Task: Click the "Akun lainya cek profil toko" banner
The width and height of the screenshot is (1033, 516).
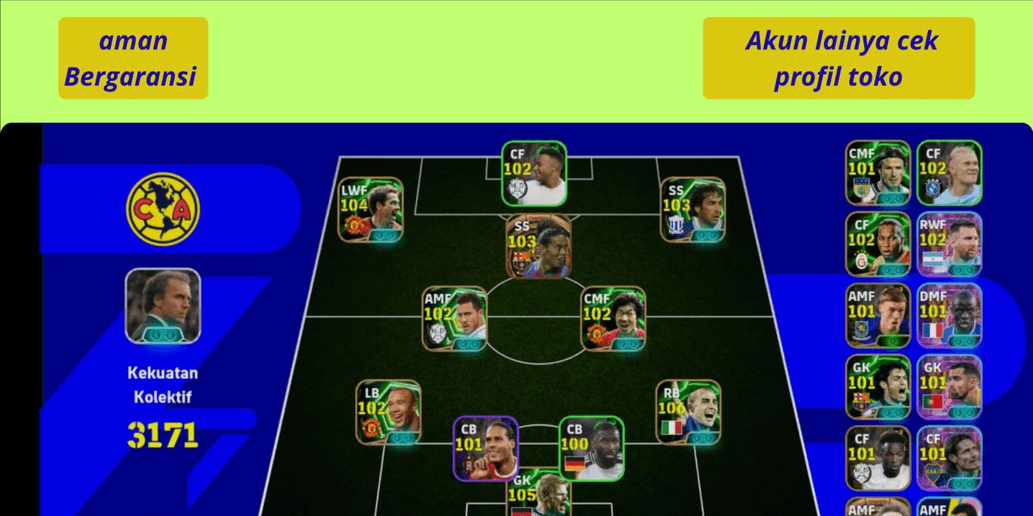Action: click(x=838, y=58)
